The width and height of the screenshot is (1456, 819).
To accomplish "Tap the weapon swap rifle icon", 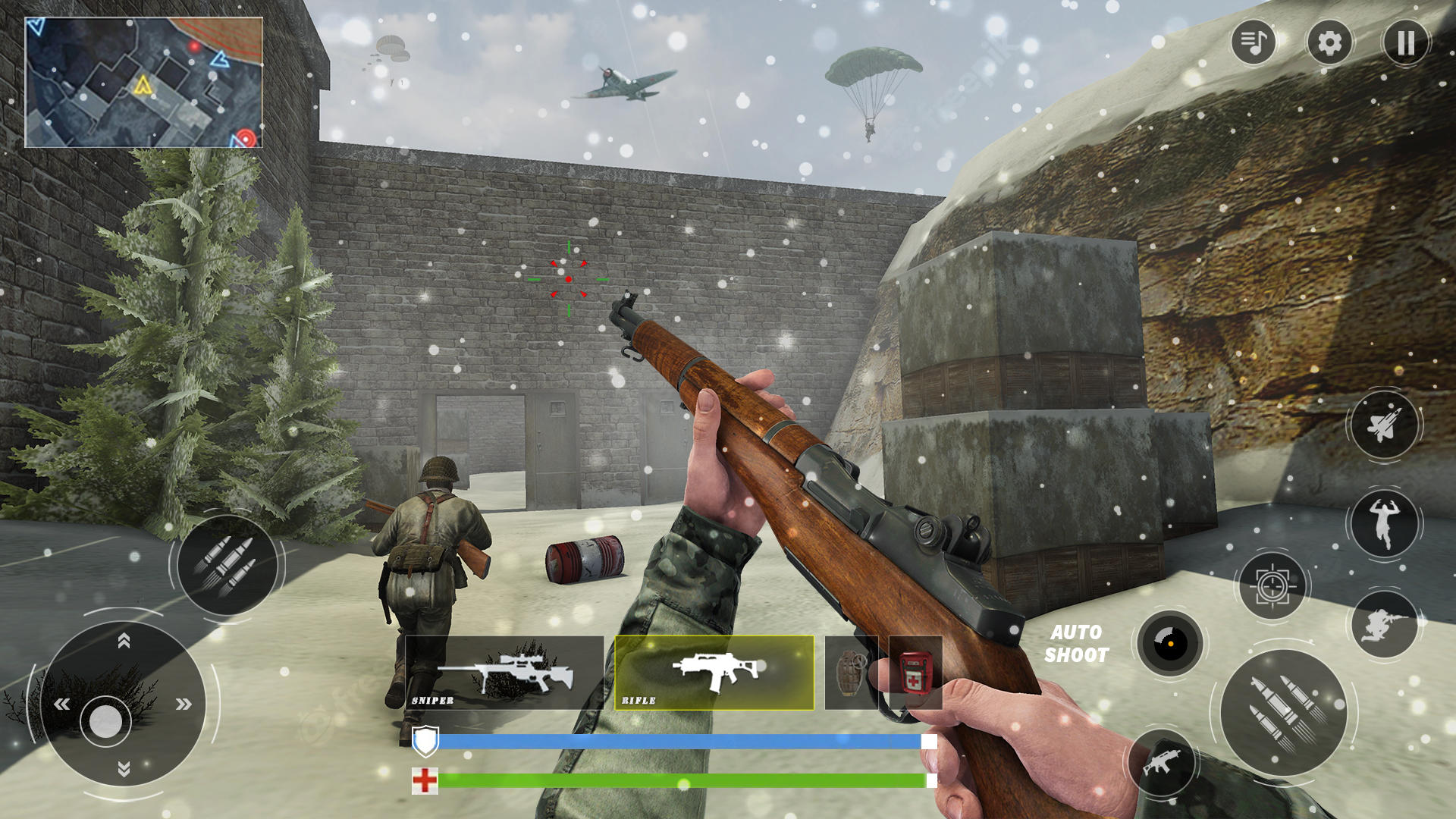I will coord(1162,762).
